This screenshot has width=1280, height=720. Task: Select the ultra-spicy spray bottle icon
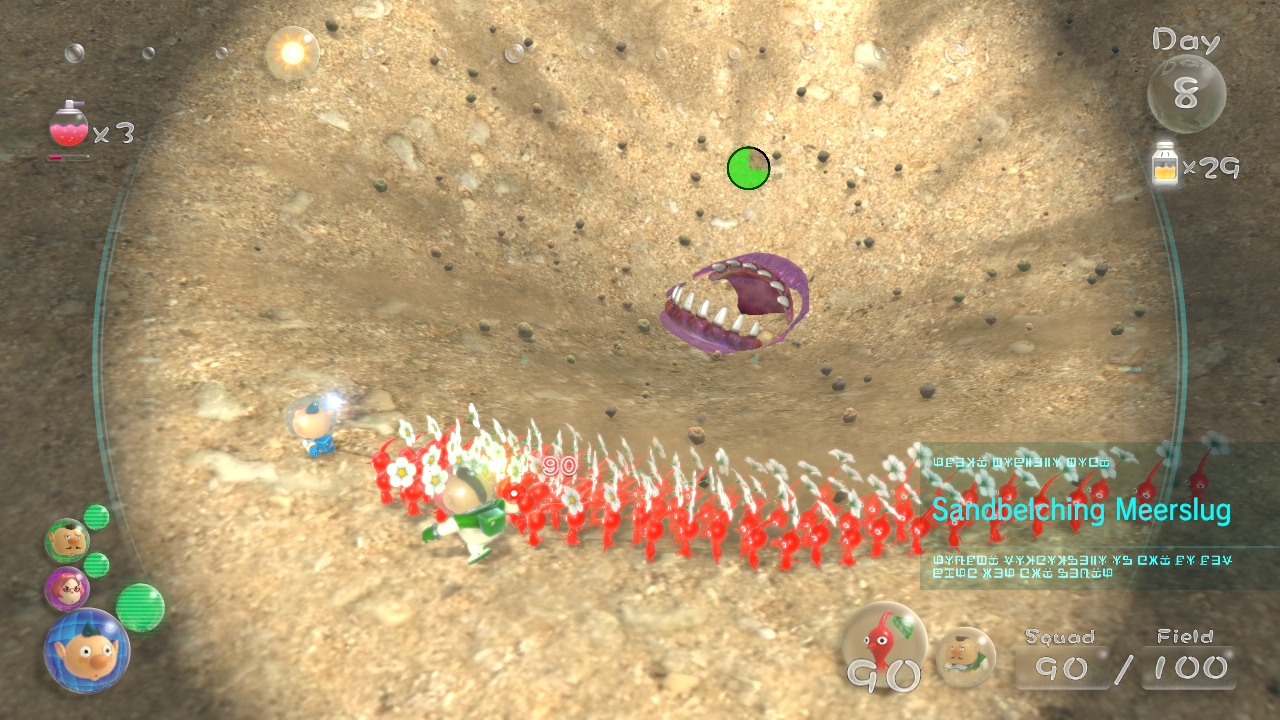point(68,127)
